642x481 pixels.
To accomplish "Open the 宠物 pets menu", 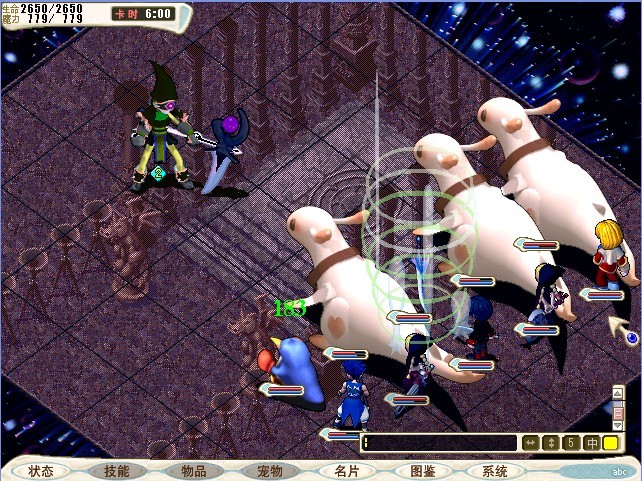I will pos(270,471).
